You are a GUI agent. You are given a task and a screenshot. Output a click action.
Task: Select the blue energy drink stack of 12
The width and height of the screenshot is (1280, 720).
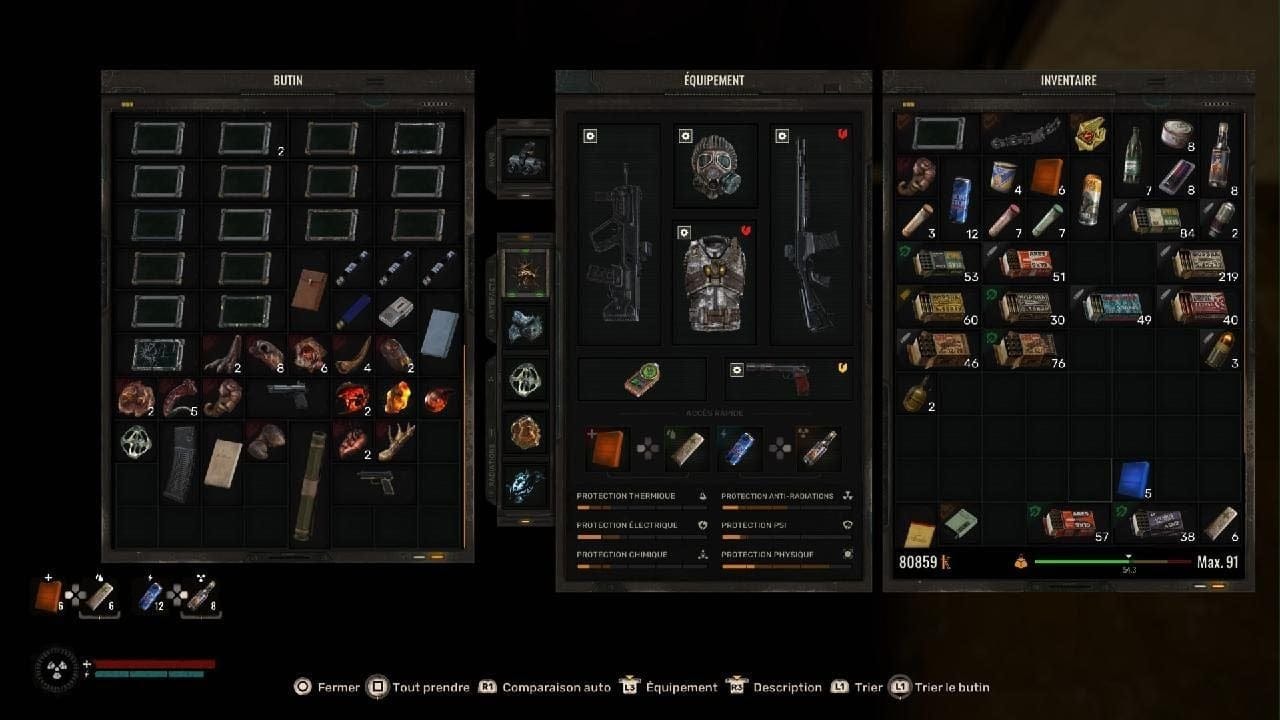point(958,199)
